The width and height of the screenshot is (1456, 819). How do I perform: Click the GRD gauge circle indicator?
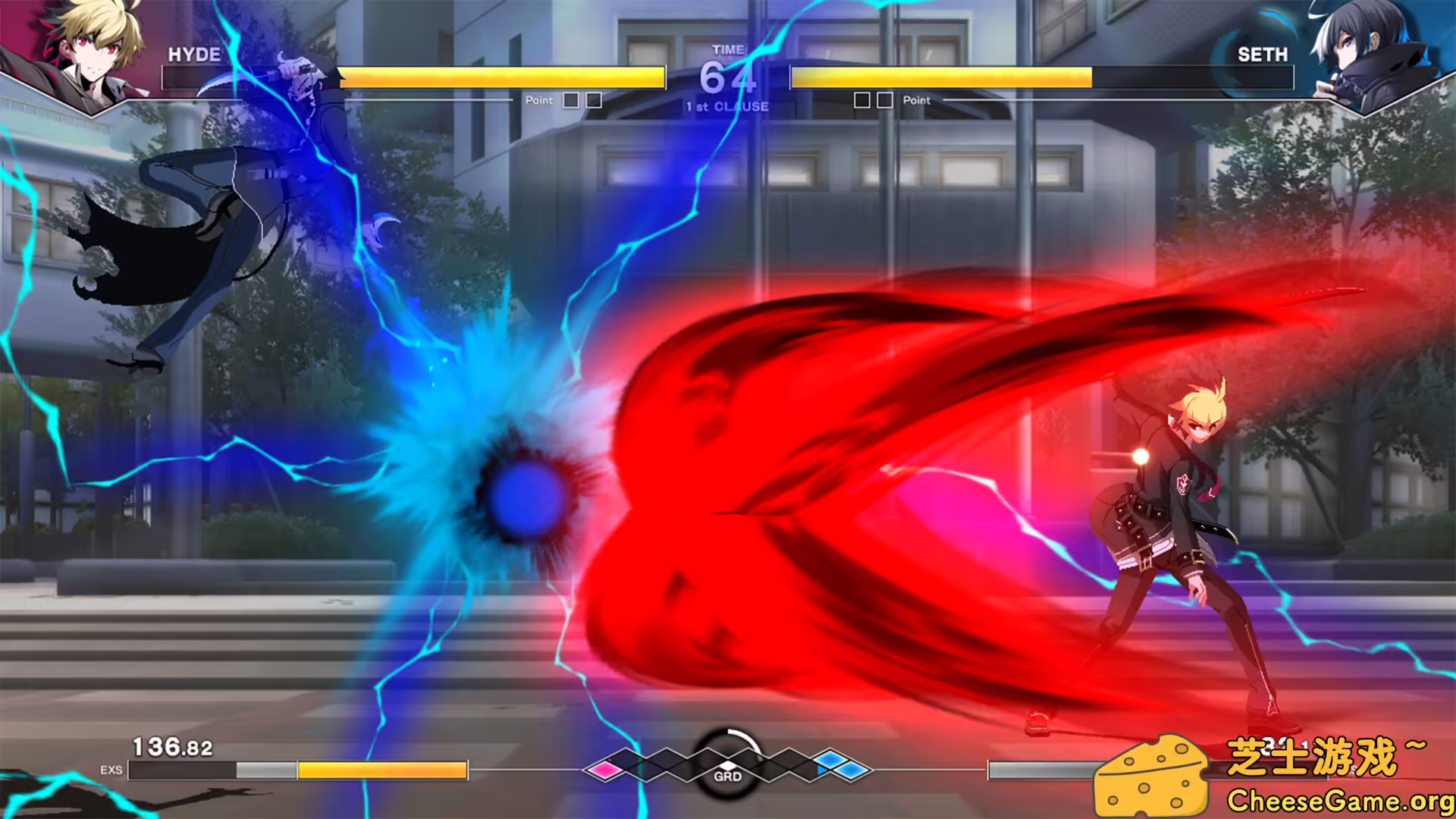pyautogui.click(x=728, y=766)
